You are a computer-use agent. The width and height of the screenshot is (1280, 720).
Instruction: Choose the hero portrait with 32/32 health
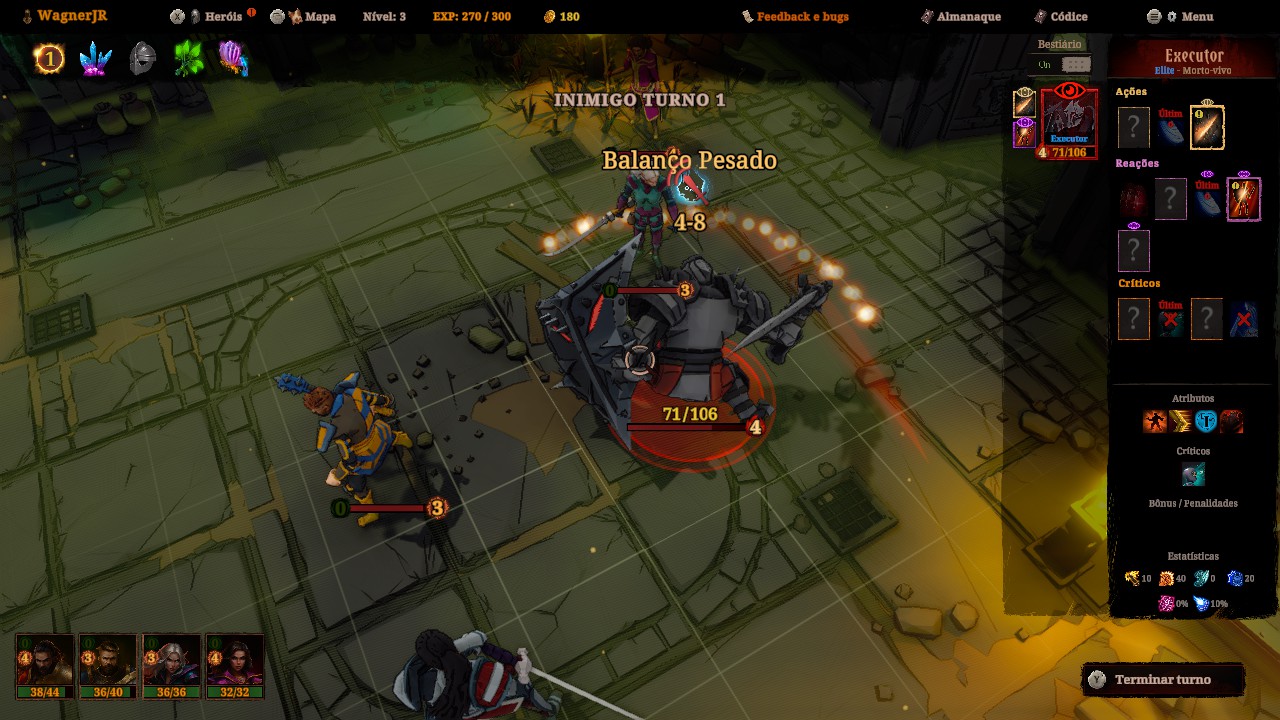pyautogui.click(x=235, y=665)
